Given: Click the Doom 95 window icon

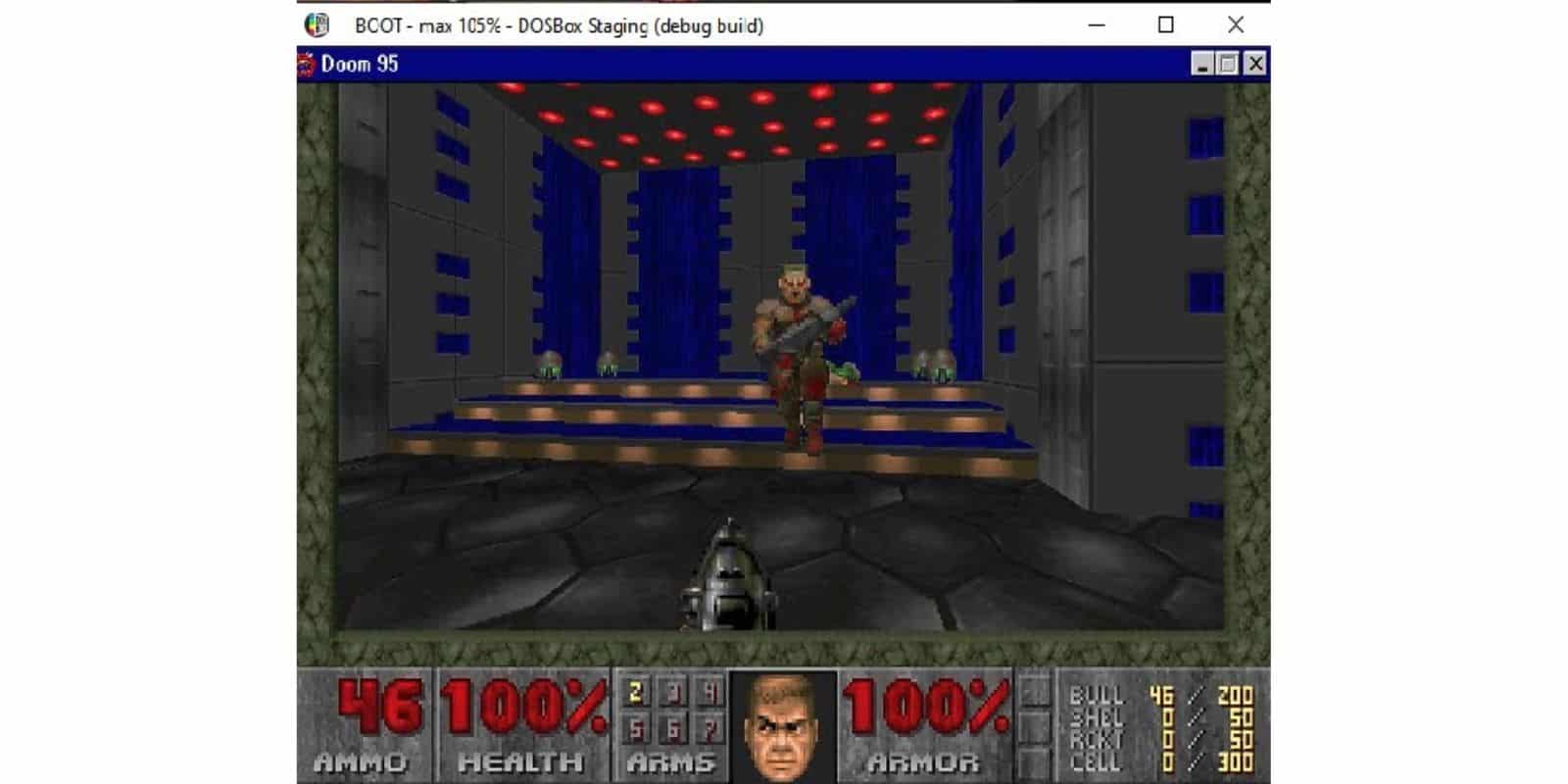Looking at the screenshot, I should coord(307,64).
